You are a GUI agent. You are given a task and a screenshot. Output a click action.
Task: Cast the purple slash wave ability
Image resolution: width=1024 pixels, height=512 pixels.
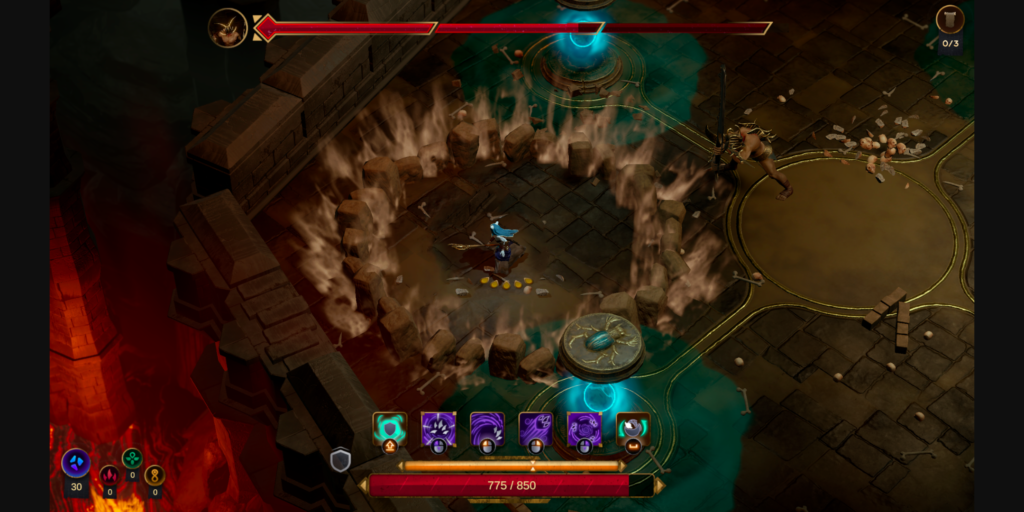[487, 429]
